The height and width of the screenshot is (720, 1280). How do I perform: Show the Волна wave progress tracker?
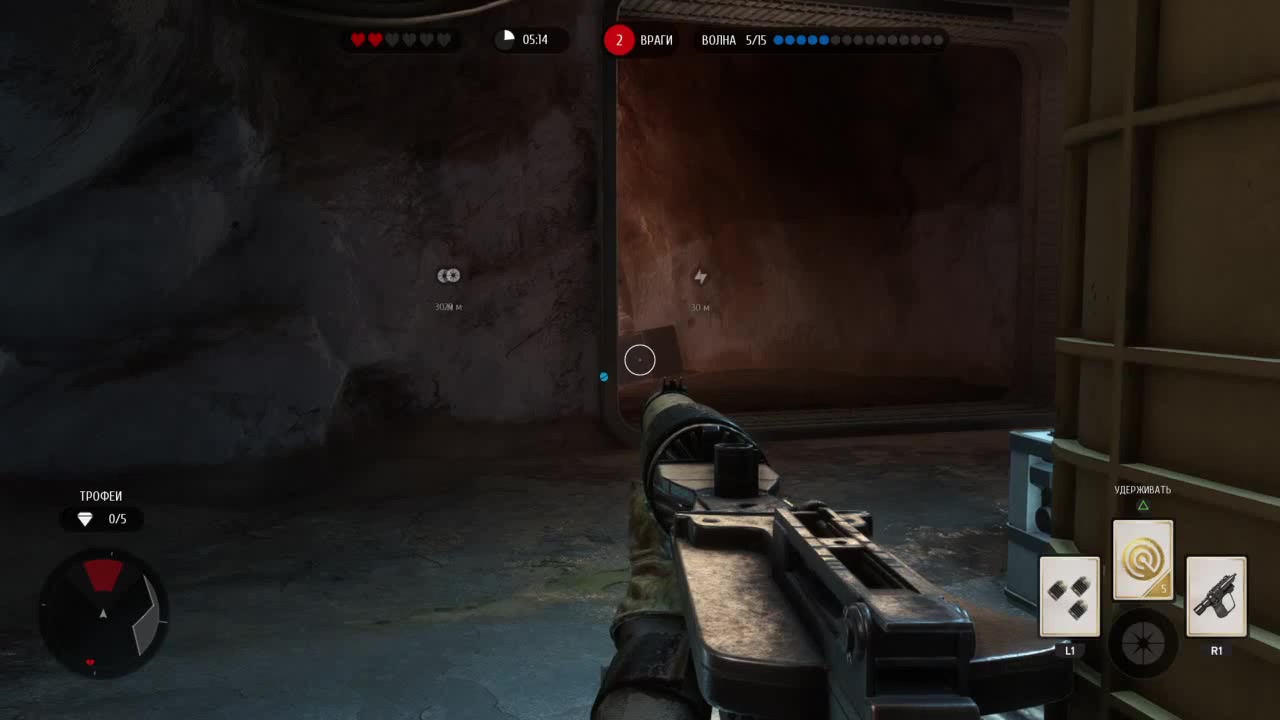pyautogui.click(x=822, y=40)
